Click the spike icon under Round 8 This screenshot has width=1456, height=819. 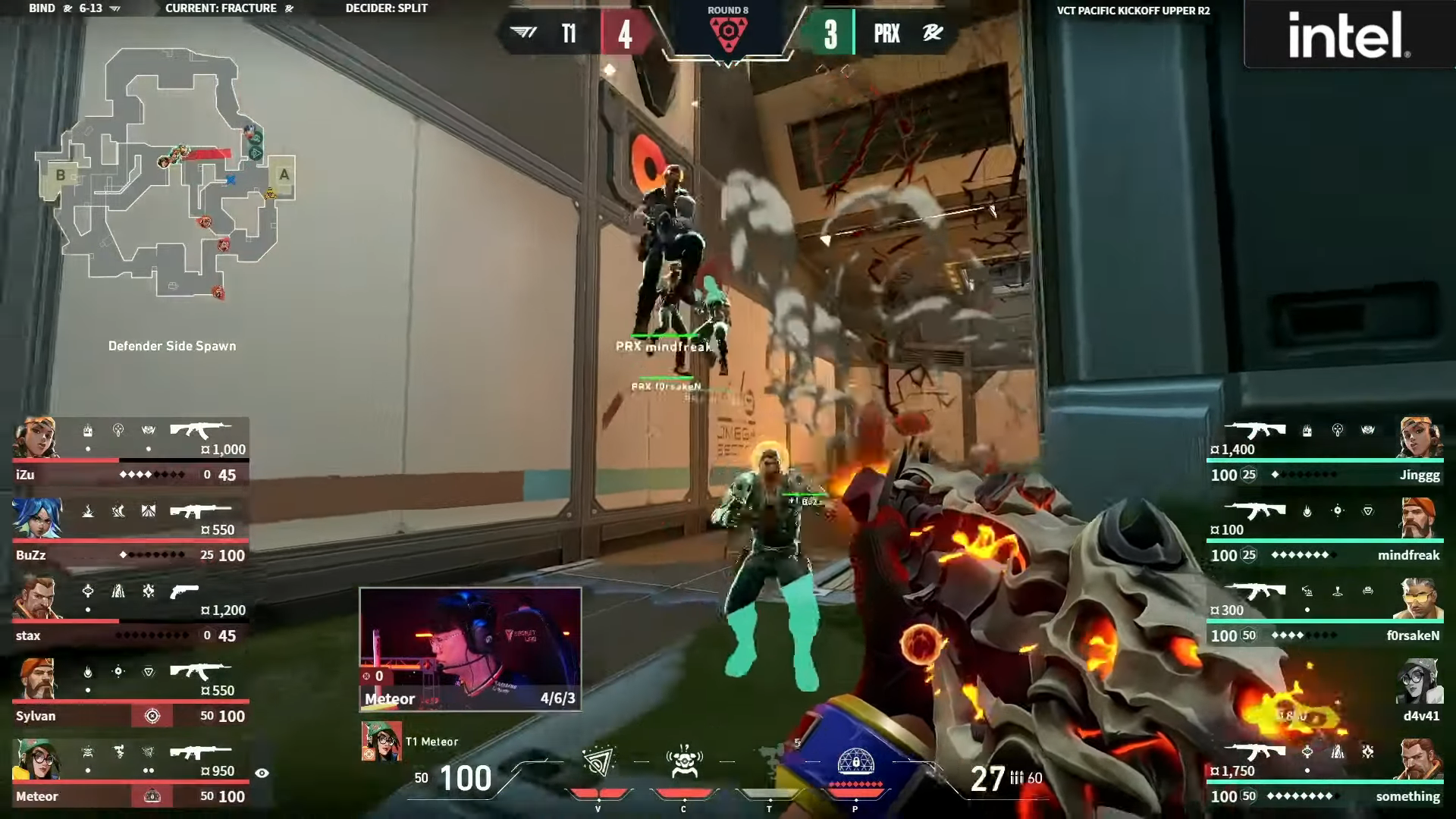pyautogui.click(x=728, y=33)
